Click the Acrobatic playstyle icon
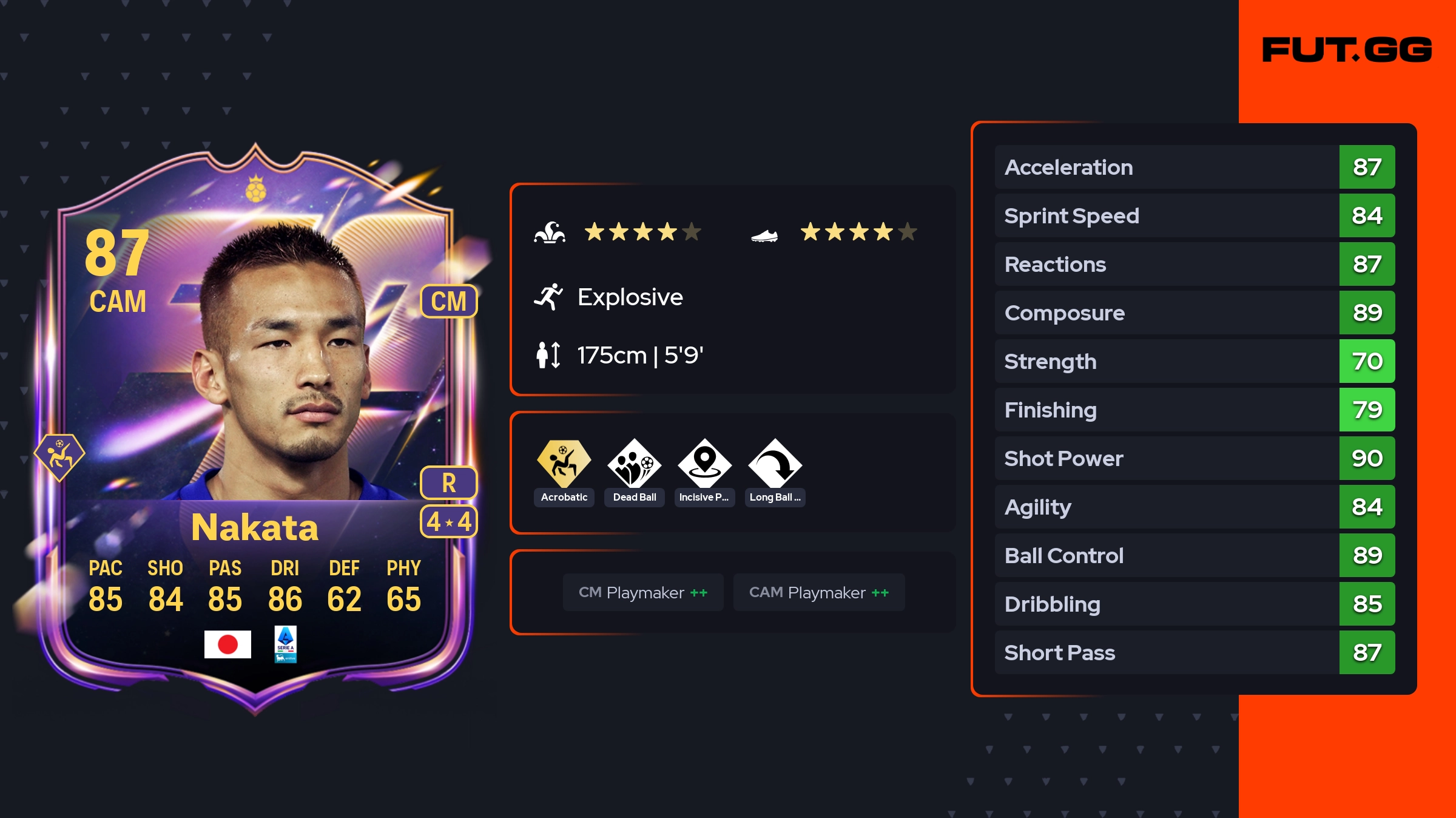1456x818 pixels. [564, 464]
